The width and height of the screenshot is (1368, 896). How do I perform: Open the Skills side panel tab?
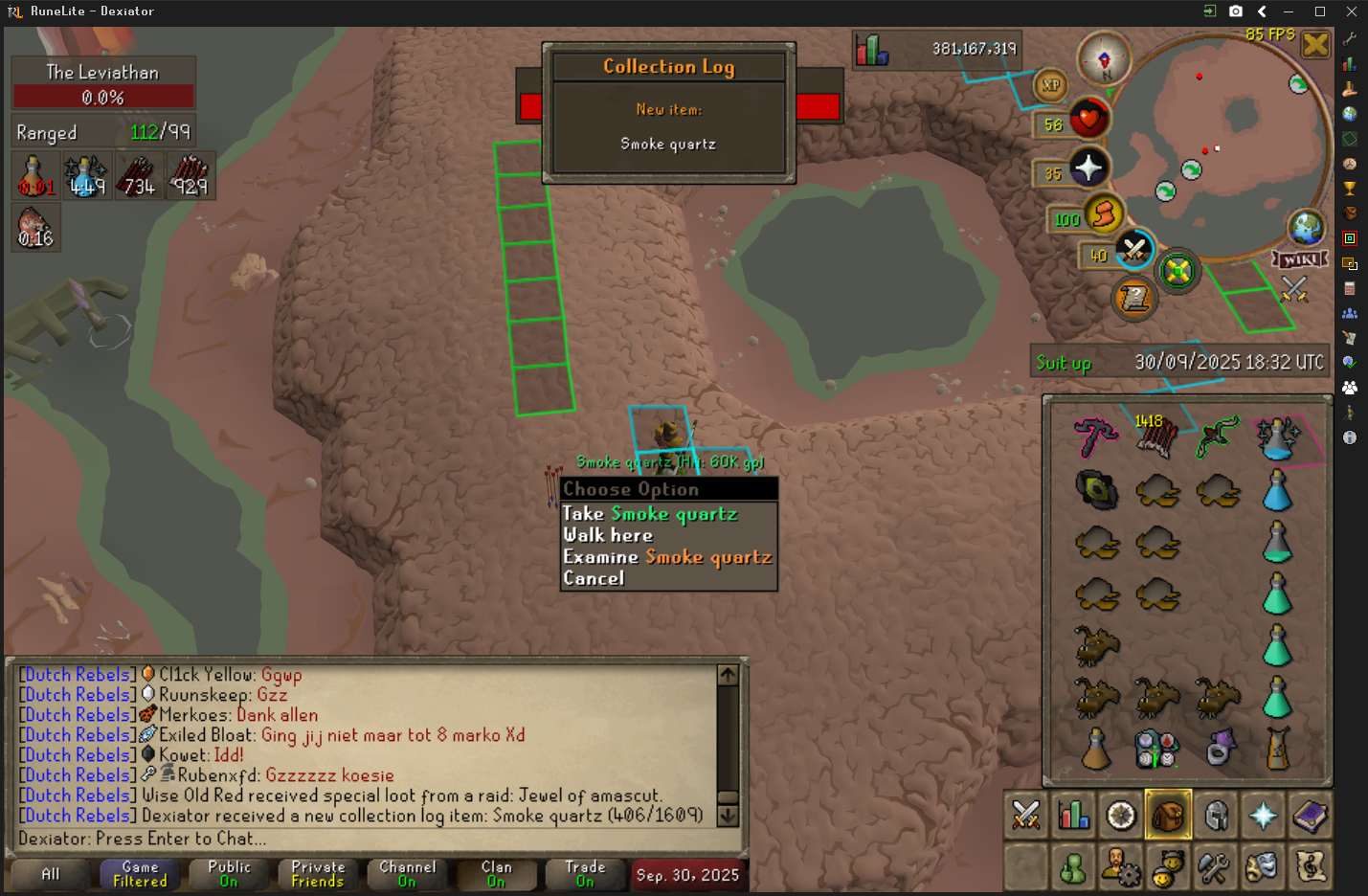(x=1073, y=817)
